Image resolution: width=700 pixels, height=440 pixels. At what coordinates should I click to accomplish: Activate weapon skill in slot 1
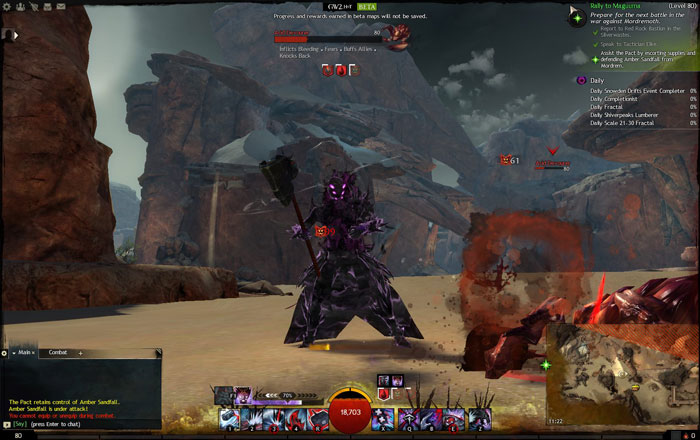coord(229,419)
